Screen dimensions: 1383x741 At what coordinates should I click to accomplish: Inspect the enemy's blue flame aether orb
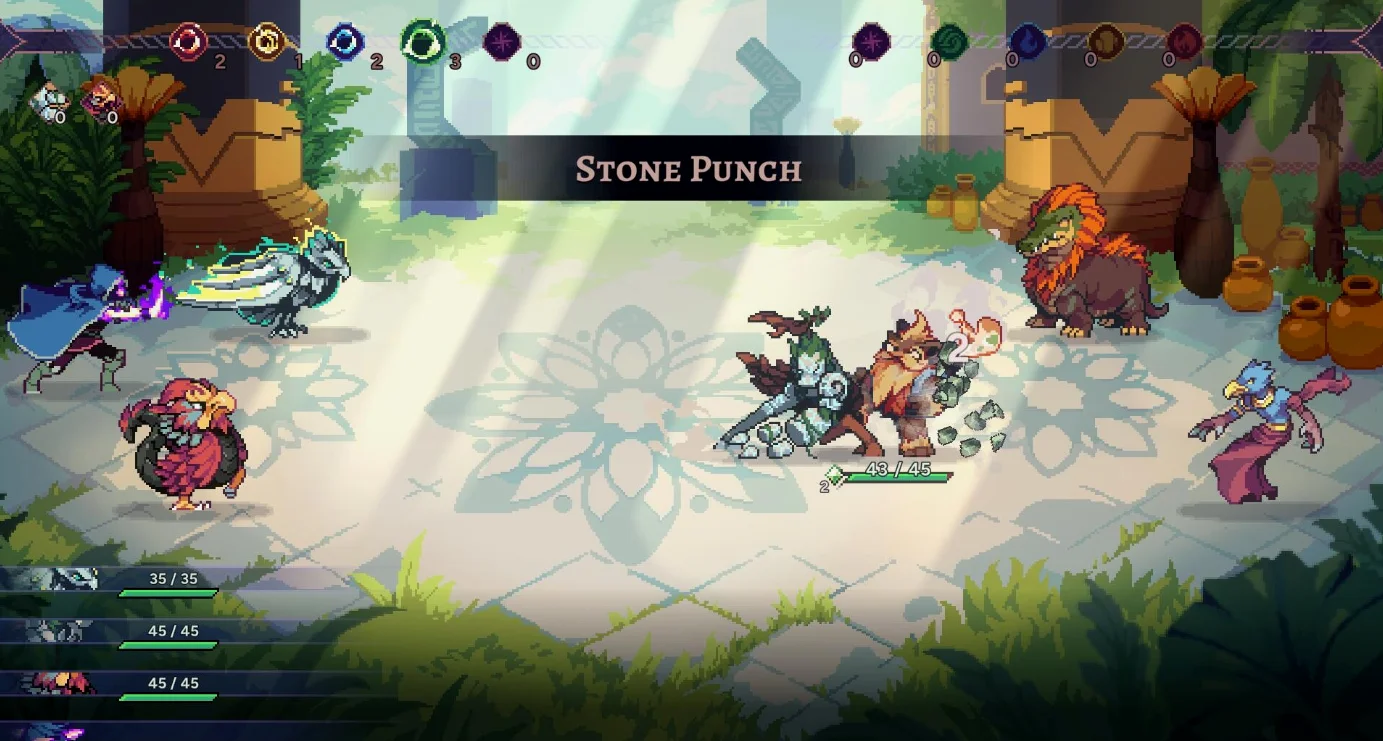pyautogui.click(x=1027, y=42)
